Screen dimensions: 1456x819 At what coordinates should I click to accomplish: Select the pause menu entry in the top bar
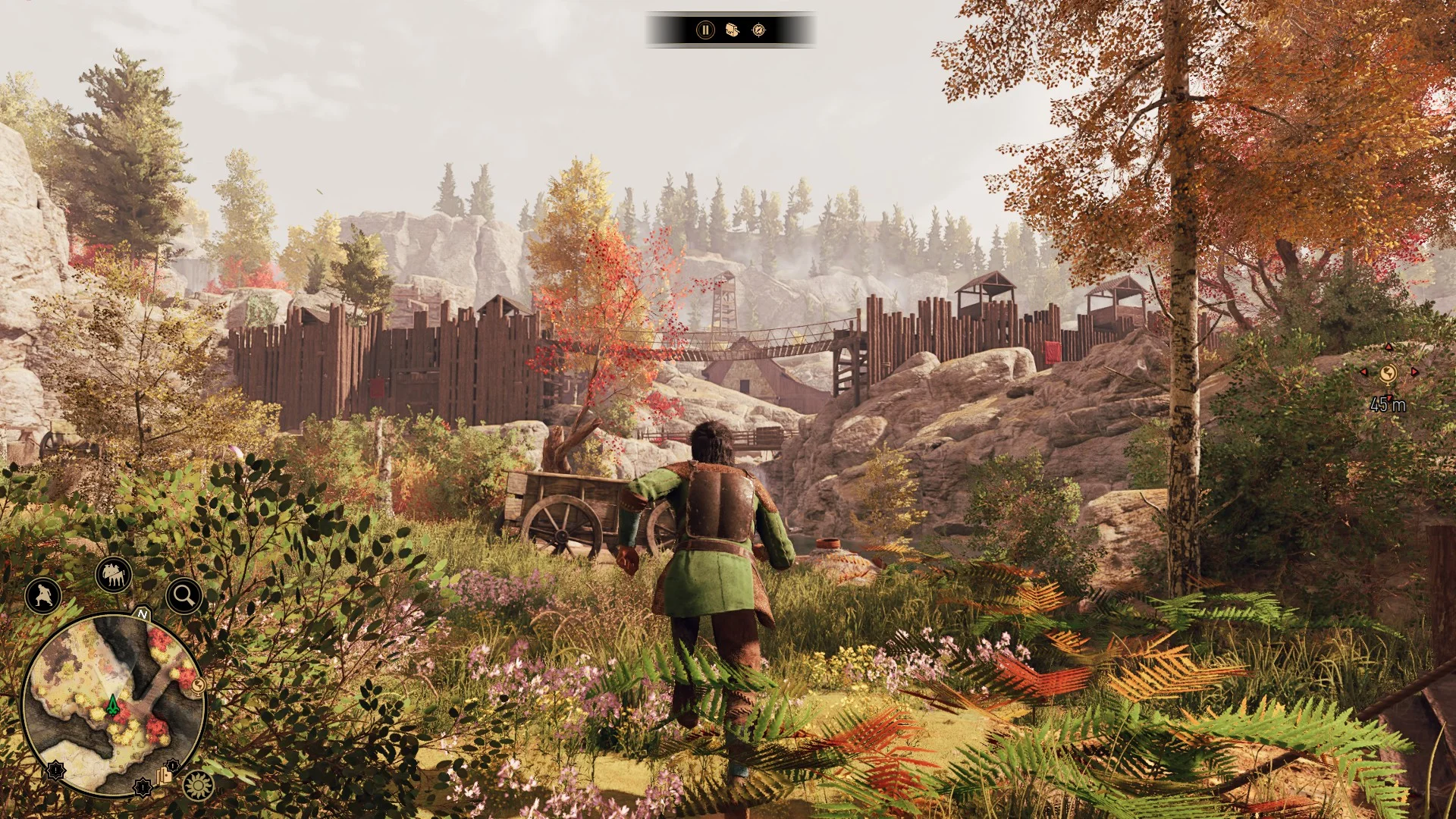click(x=704, y=30)
